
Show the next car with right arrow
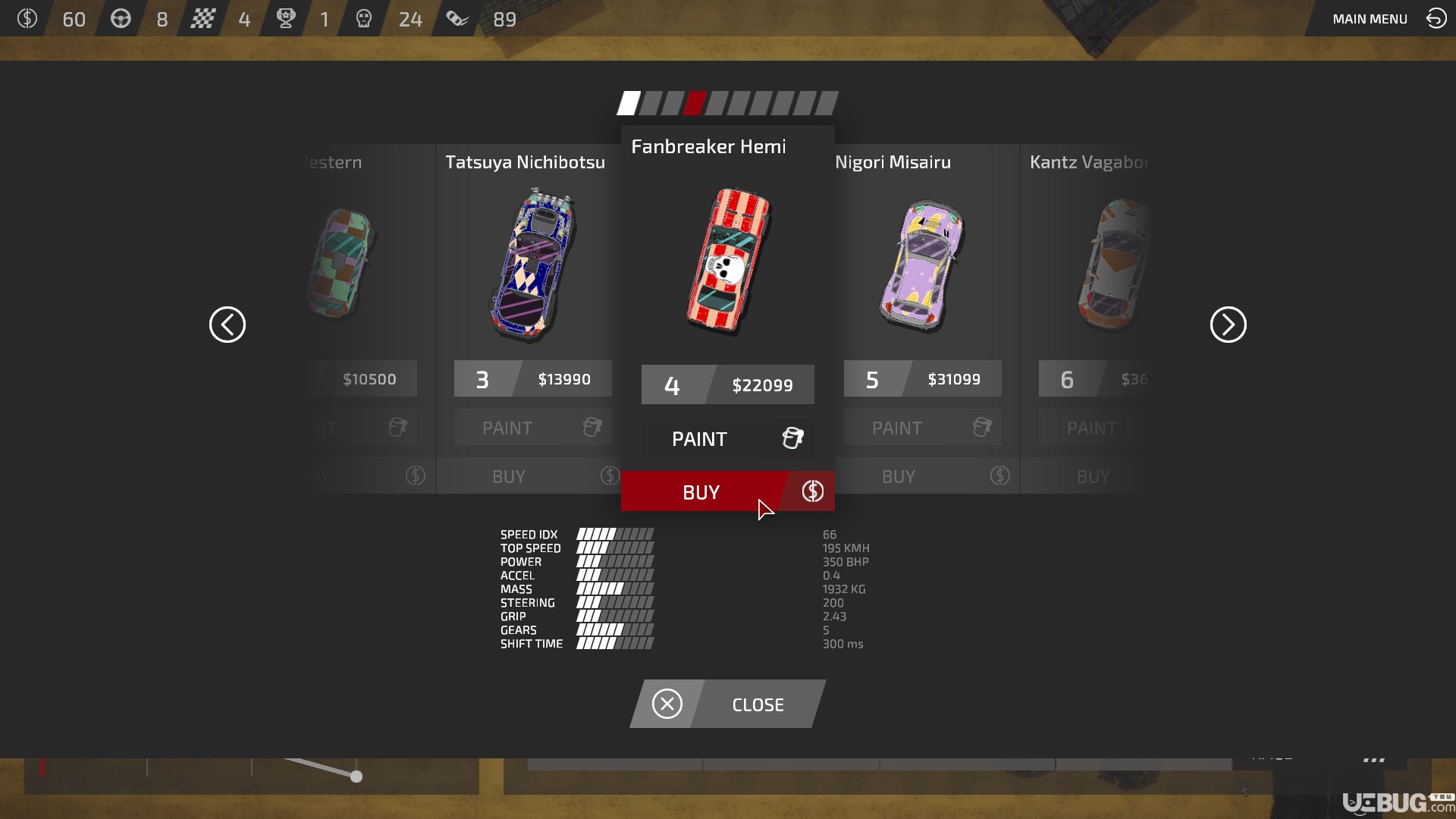(1228, 325)
